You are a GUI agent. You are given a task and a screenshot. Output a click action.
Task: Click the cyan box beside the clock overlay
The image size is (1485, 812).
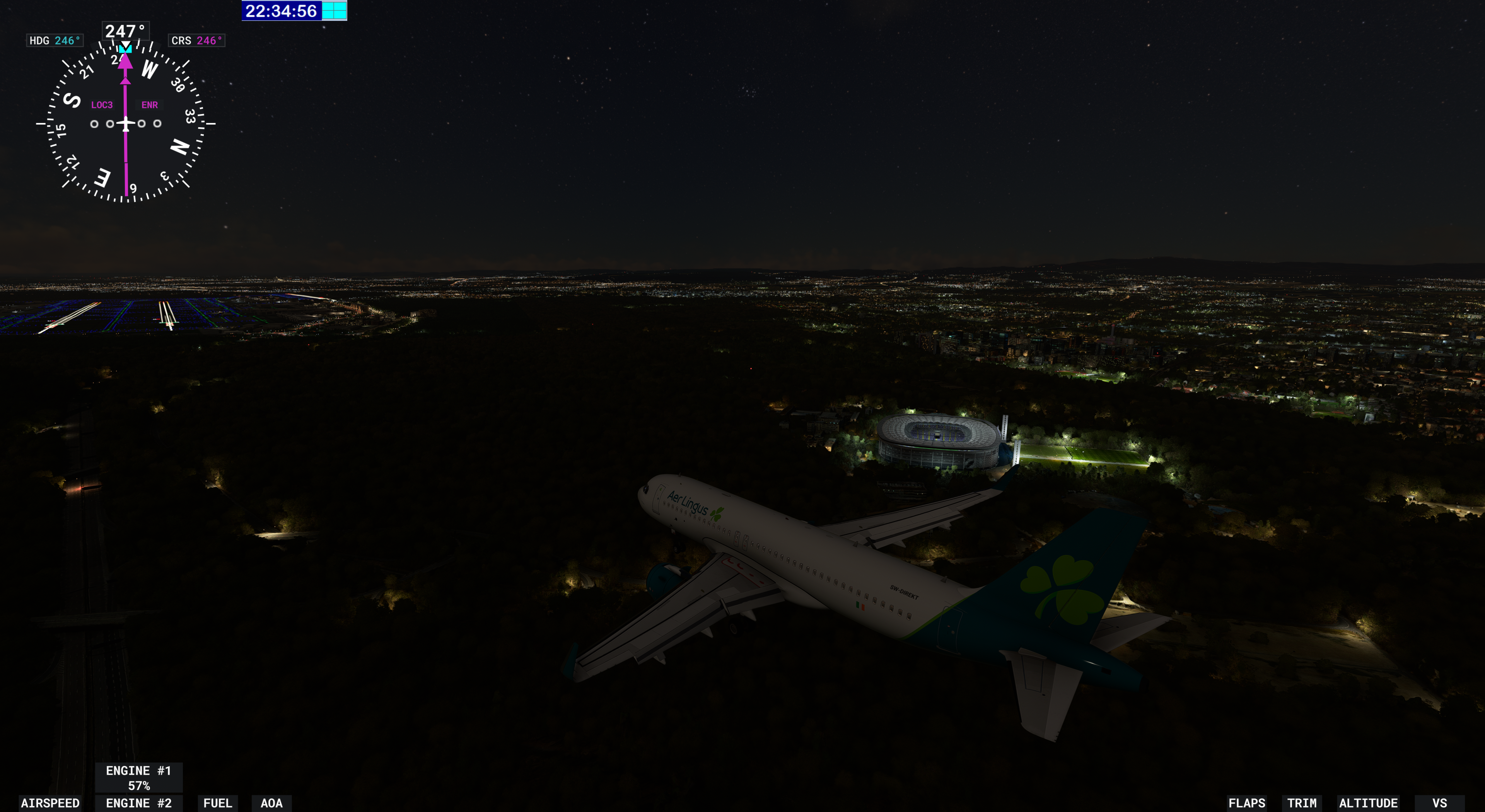coord(335,10)
